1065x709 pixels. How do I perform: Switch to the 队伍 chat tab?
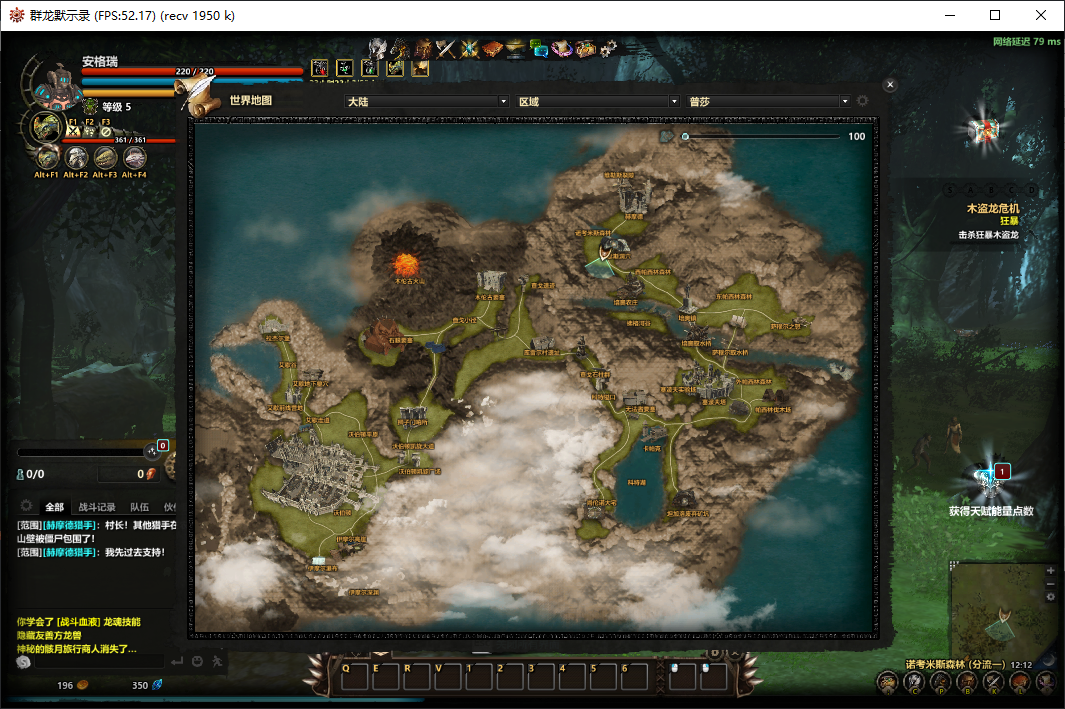[x=140, y=507]
